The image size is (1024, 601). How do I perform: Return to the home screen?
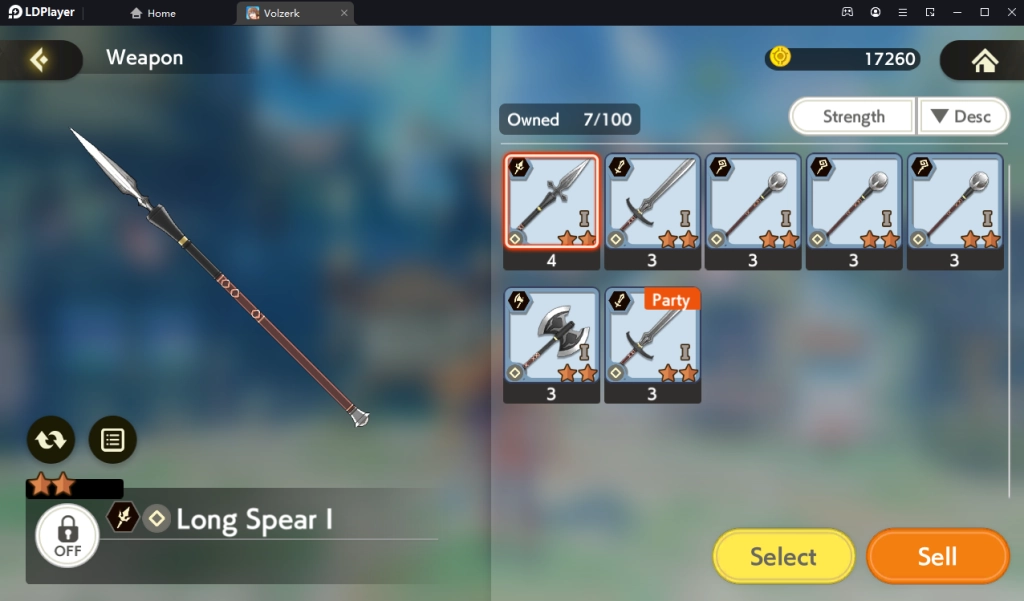984,60
